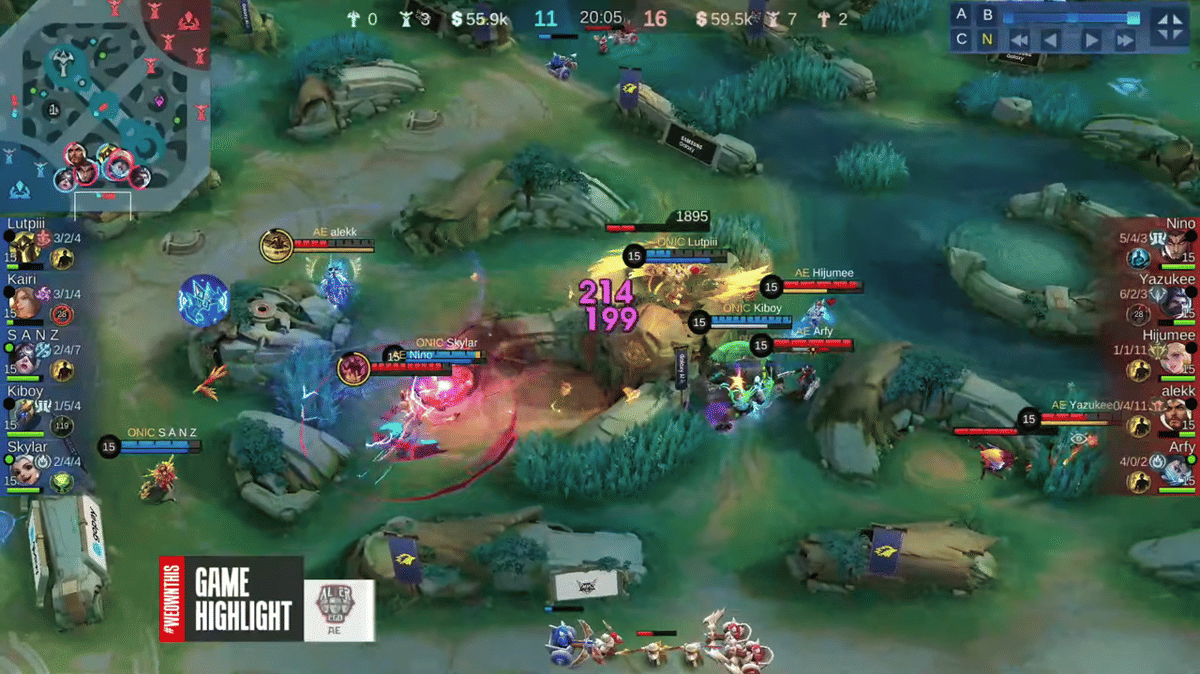This screenshot has width=1200, height=674.
Task: Click the replay timeline slider handle
Action: [x=1133, y=17]
